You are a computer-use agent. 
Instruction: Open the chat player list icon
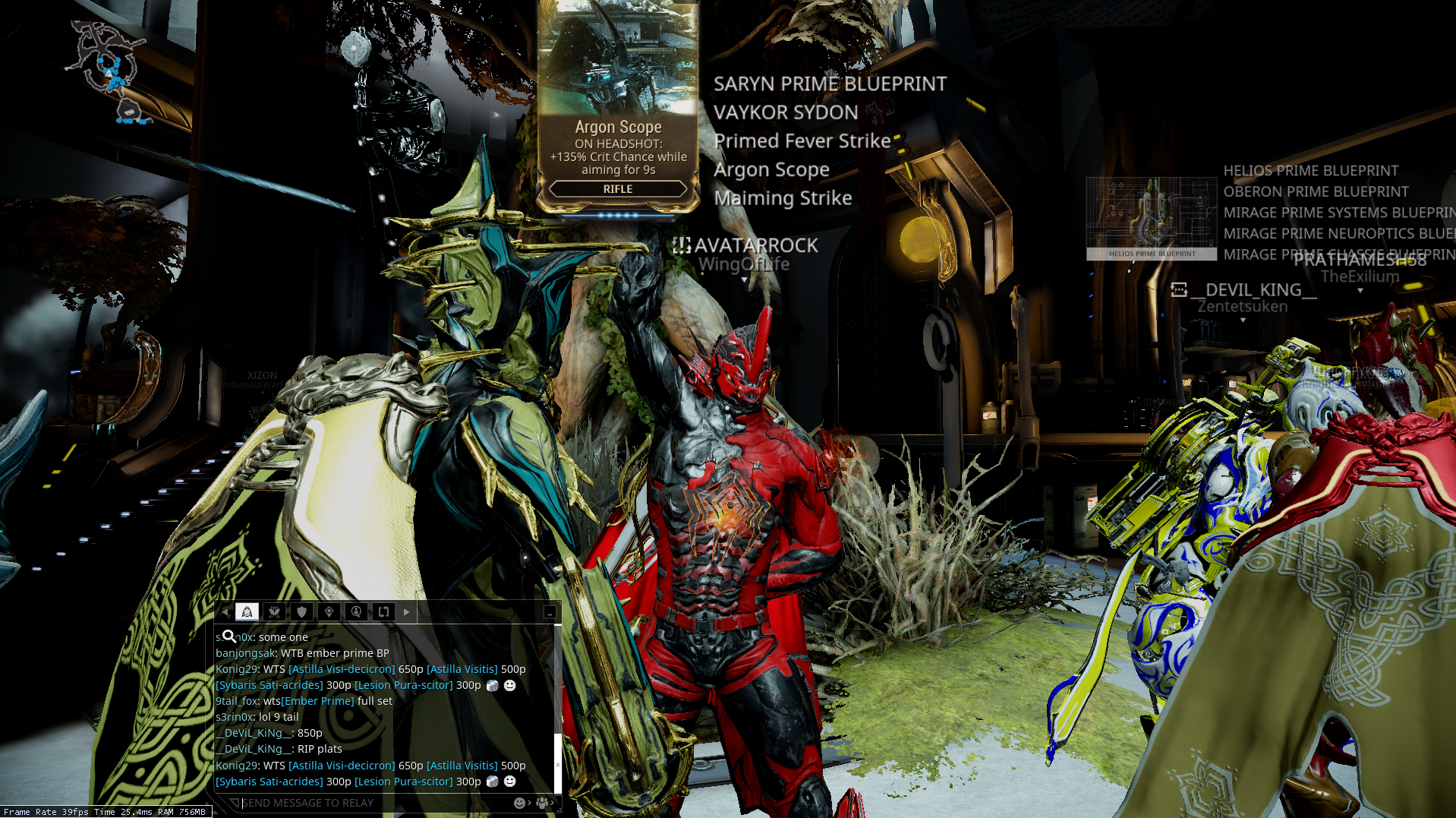pyautogui.click(x=543, y=803)
